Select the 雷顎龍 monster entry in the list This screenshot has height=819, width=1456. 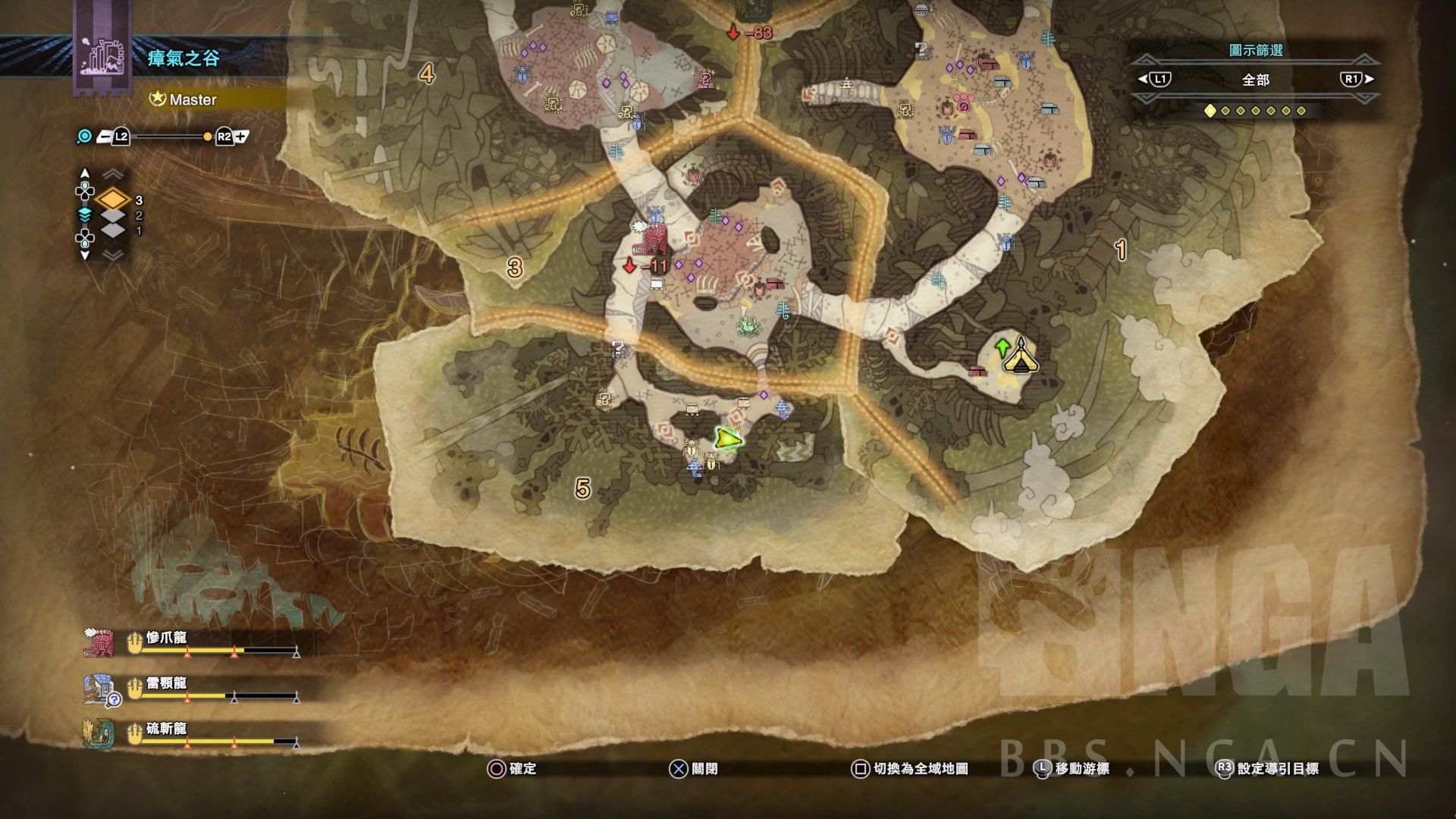pyautogui.click(x=166, y=684)
